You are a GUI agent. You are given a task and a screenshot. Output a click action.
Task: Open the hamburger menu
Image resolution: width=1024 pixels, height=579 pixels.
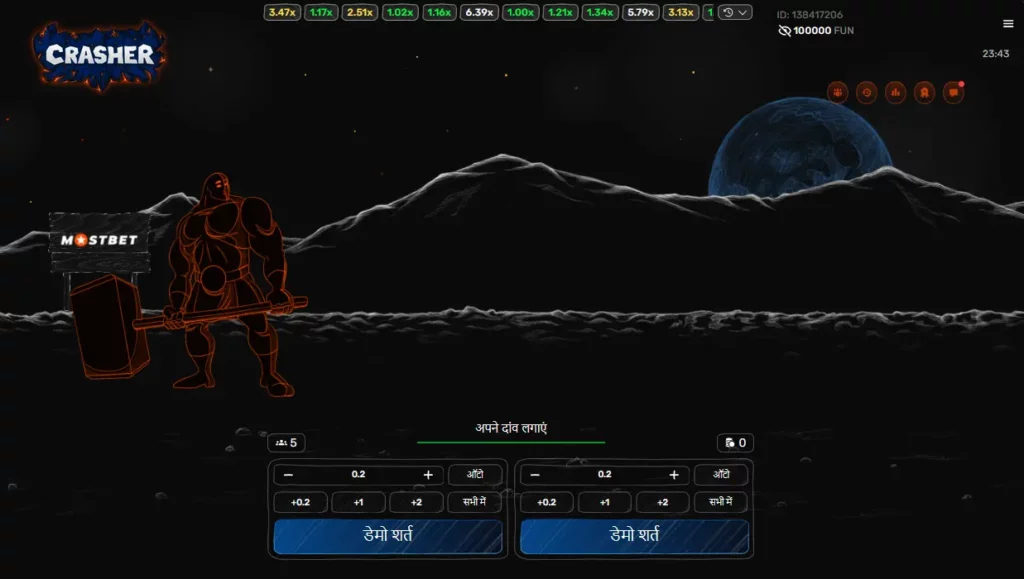point(1008,24)
